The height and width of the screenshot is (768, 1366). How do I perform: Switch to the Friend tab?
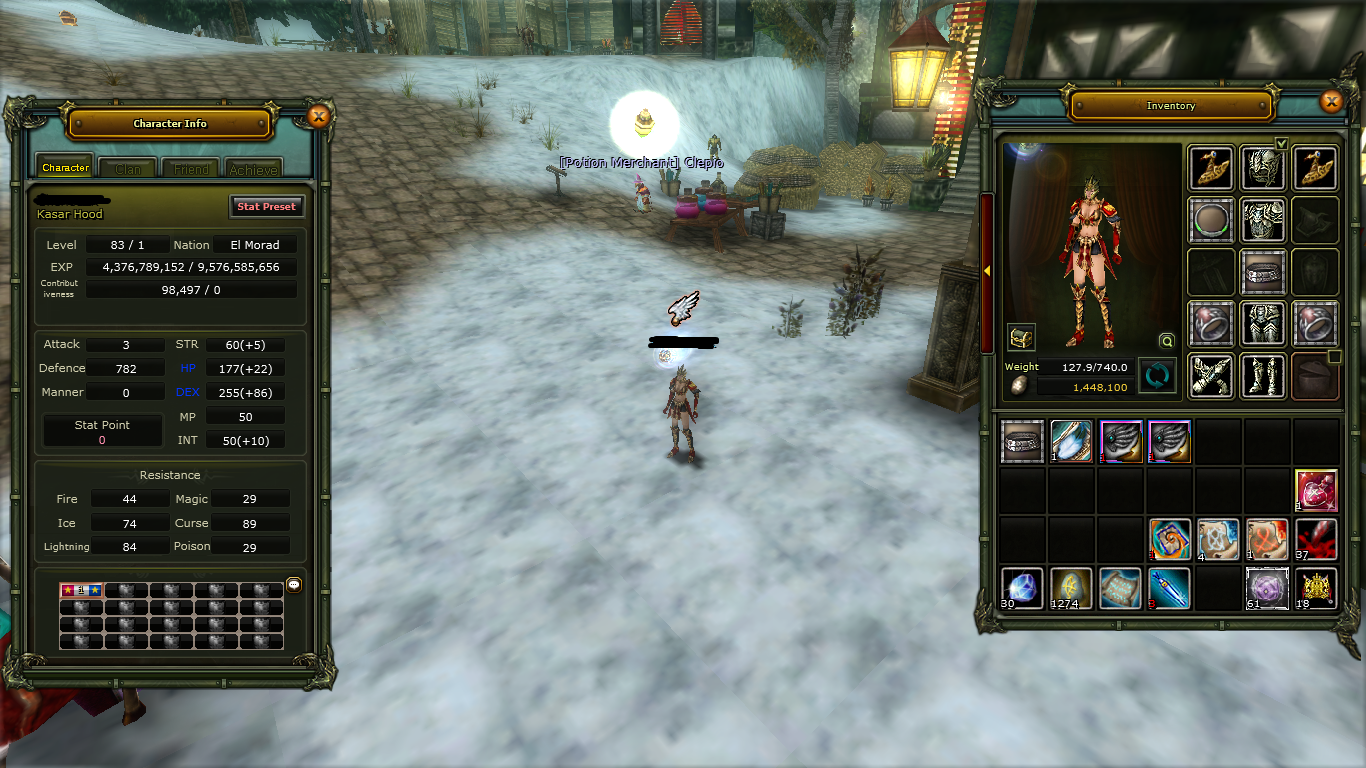(x=190, y=169)
